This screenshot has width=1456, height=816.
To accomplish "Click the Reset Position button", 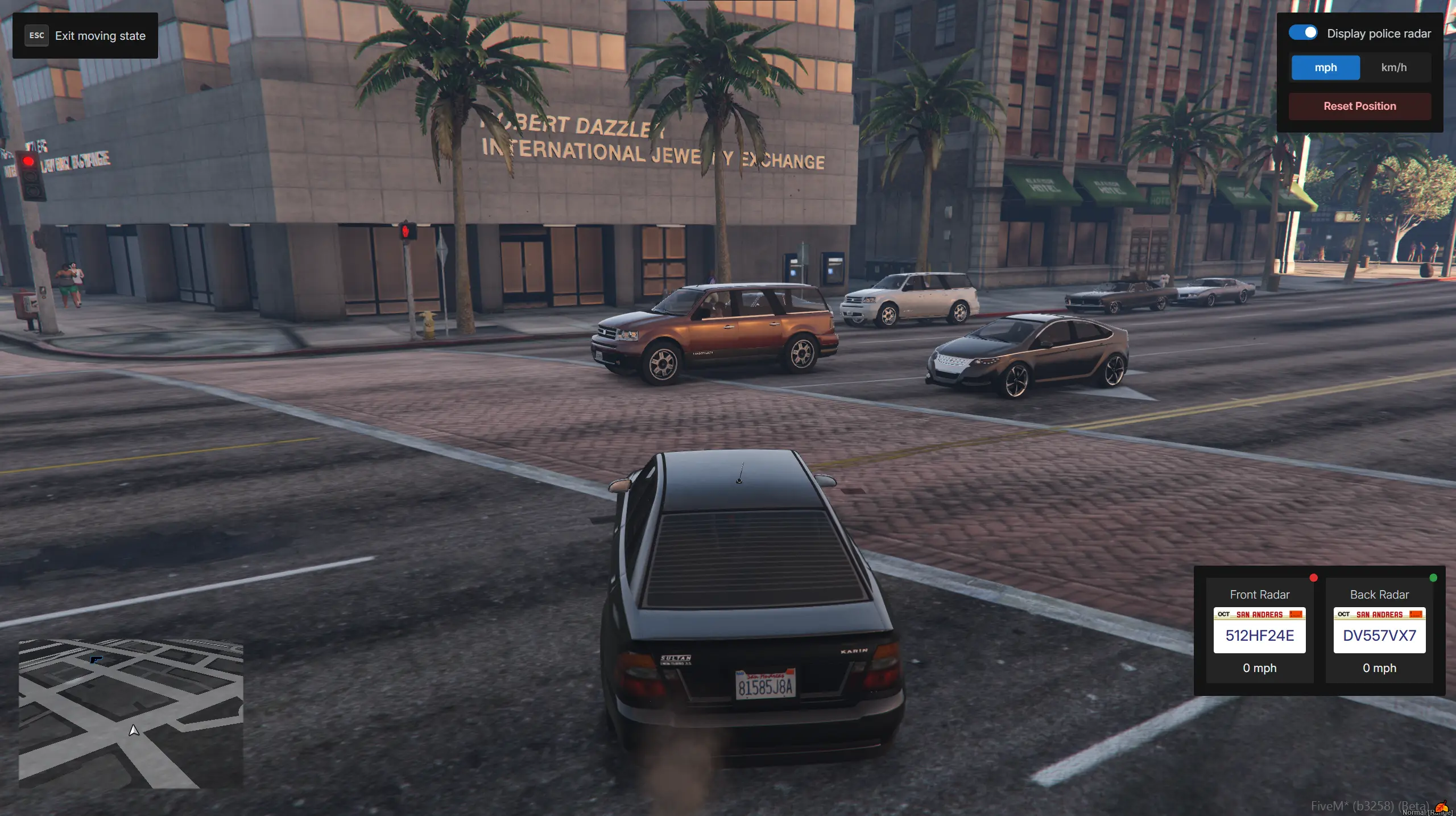I will 1359,106.
